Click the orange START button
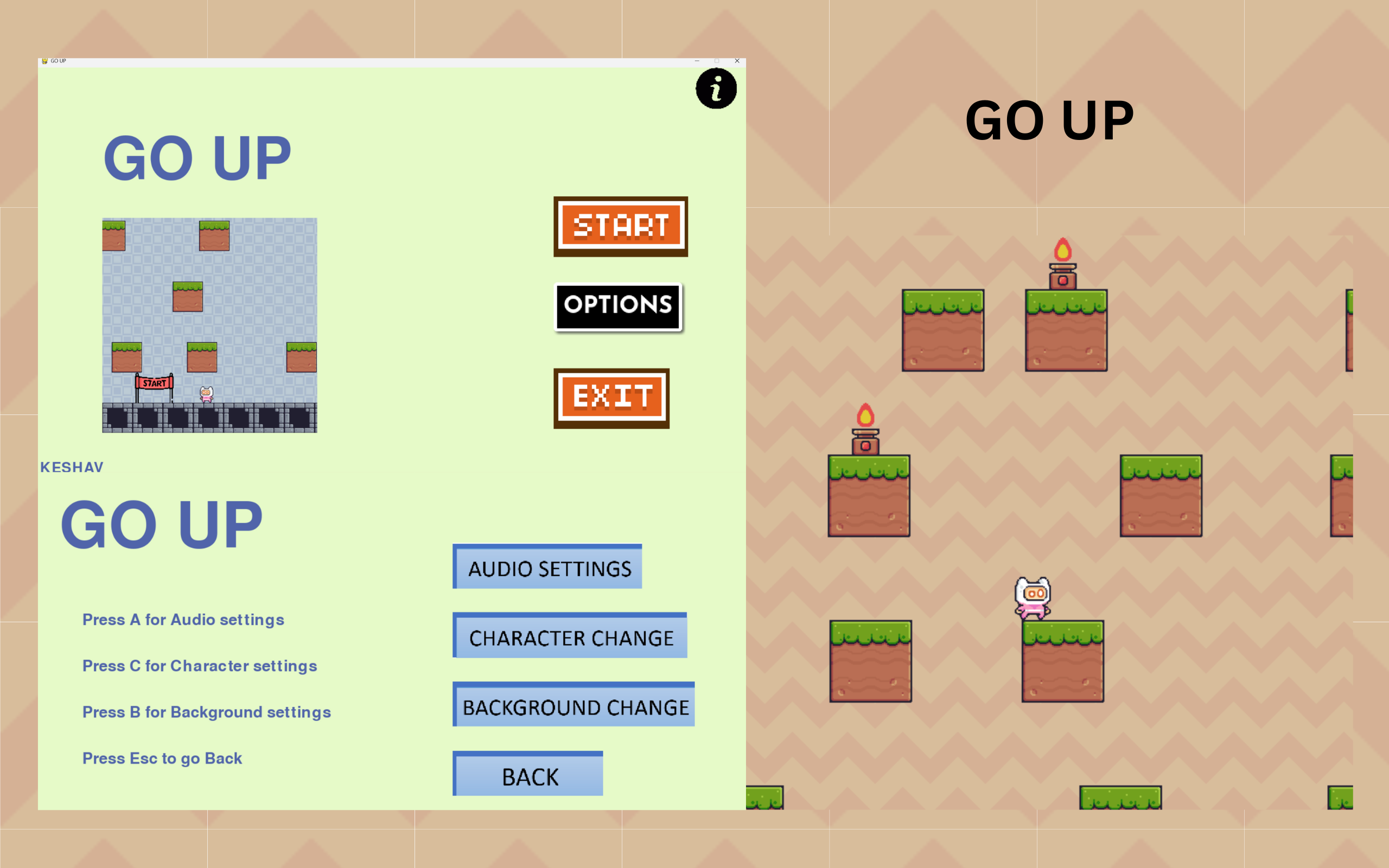The height and width of the screenshot is (868, 1389). click(621, 226)
